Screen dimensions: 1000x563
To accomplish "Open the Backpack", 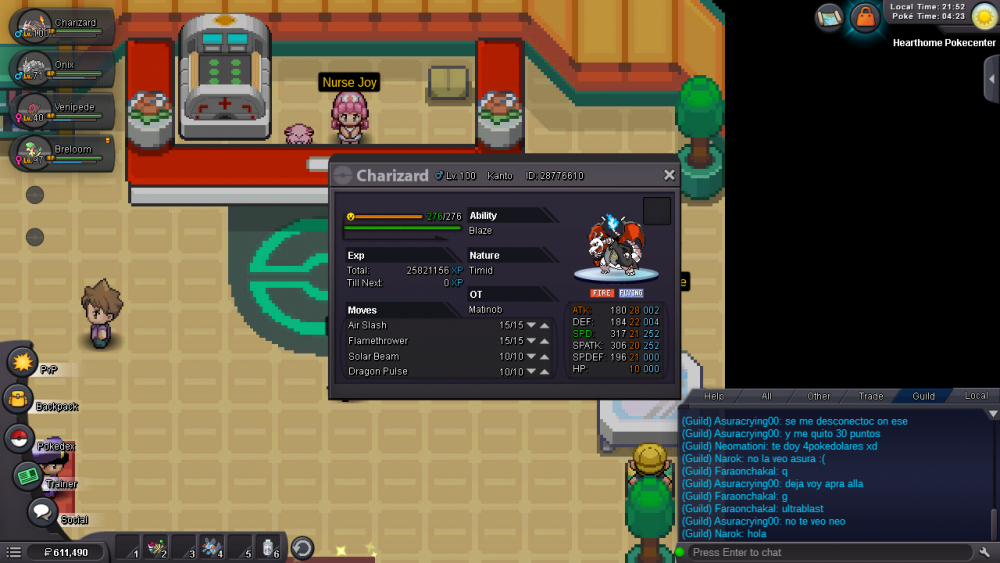I will point(19,400).
